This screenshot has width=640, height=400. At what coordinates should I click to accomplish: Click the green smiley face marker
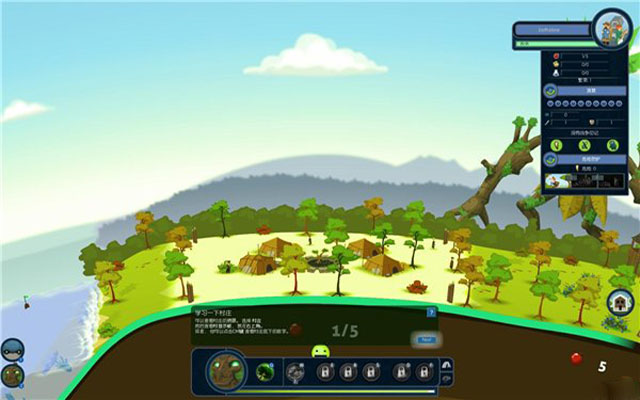tap(320, 351)
